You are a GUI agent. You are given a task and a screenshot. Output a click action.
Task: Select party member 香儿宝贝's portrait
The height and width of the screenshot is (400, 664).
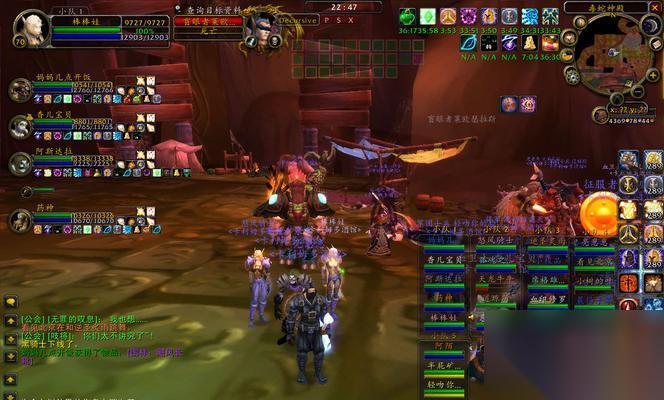tap(20, 126)
